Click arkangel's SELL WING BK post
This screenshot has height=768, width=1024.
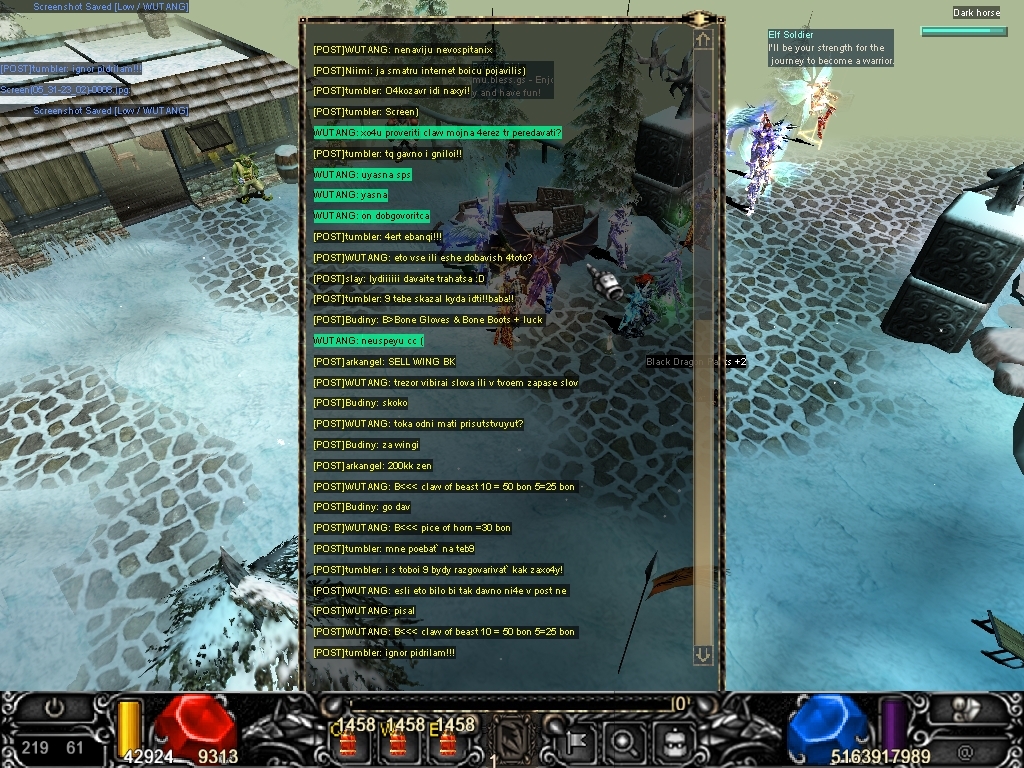coord(384,362)
